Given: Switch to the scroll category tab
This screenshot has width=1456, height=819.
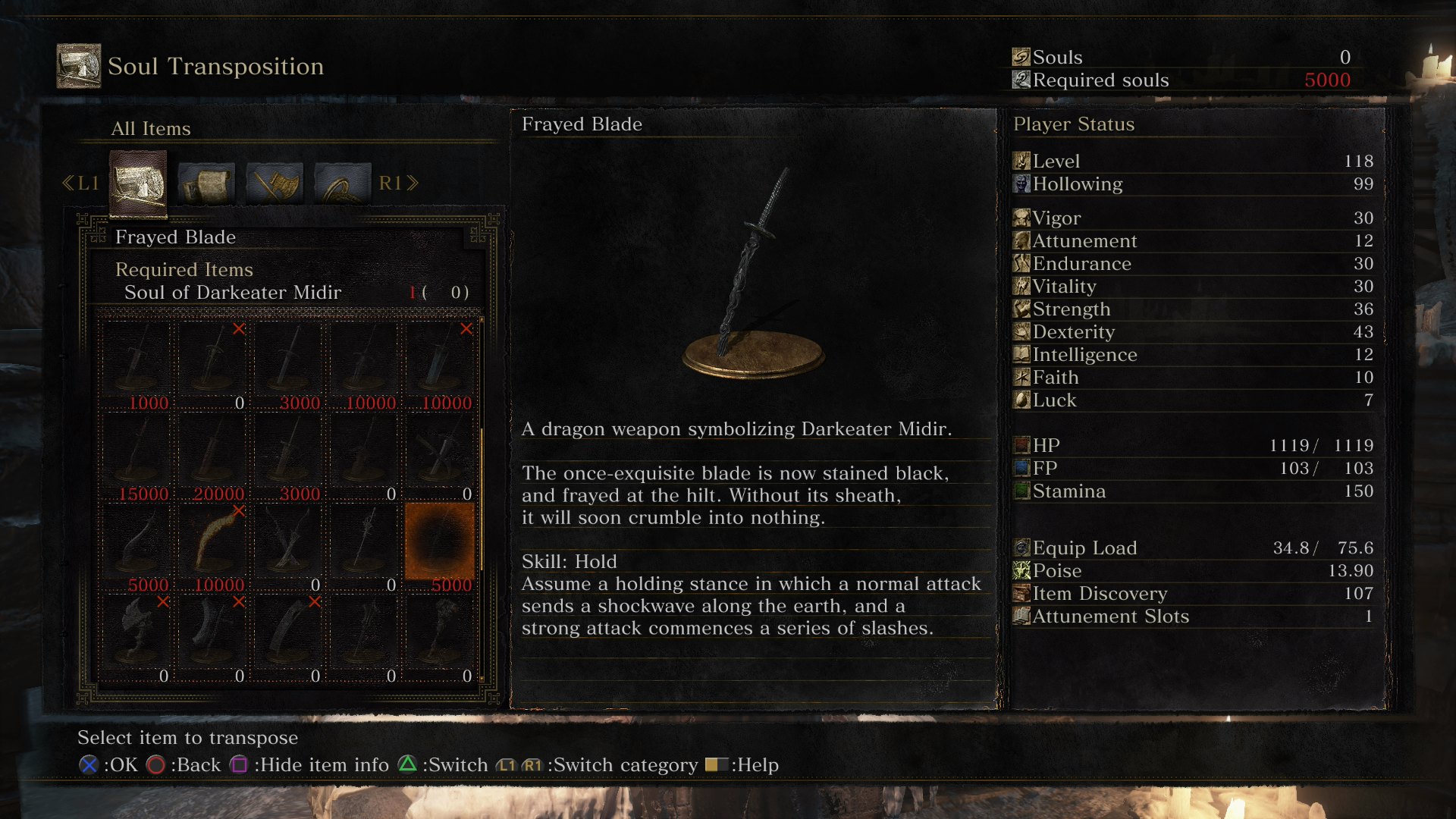Looking at the screenshot, I should point(206,183).
